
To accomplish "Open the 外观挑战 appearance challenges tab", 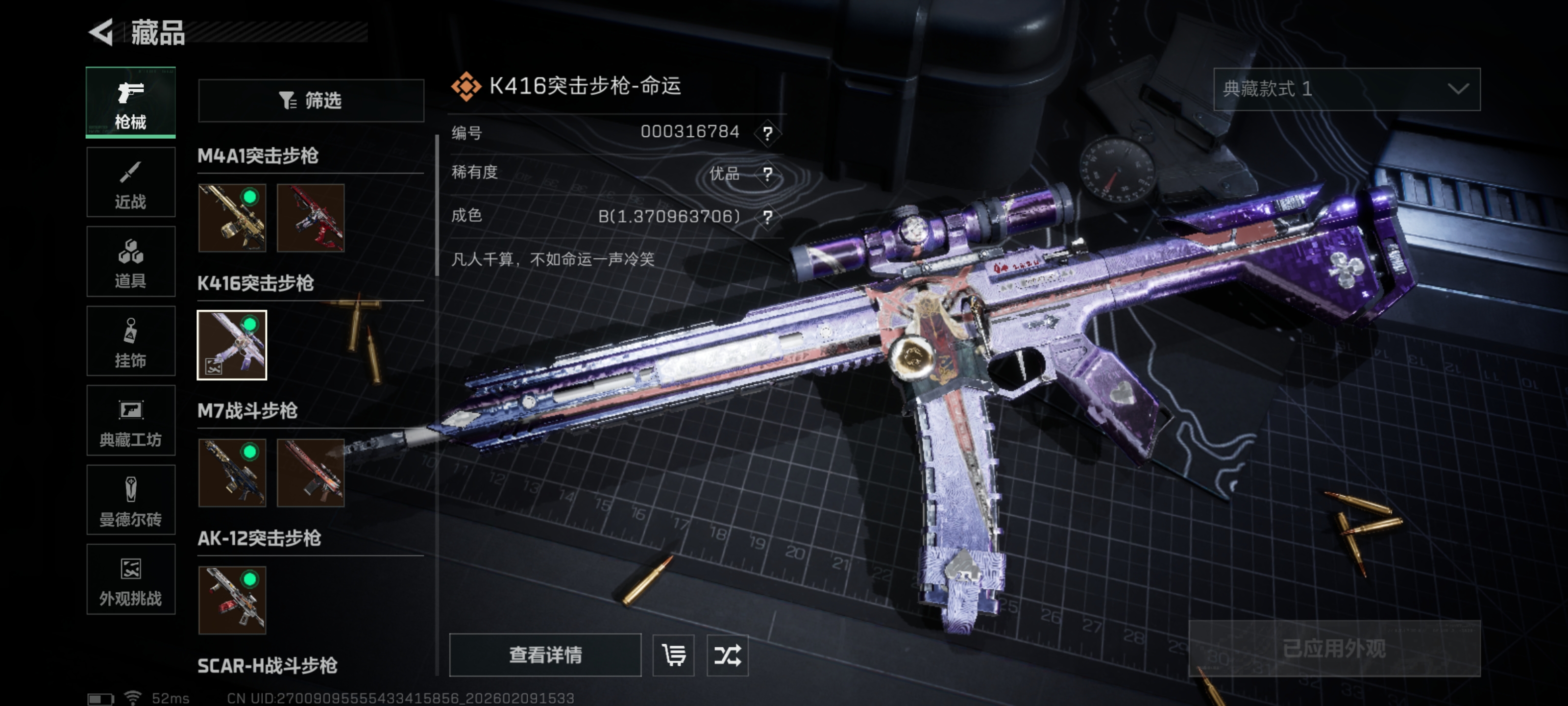I will click(131, 580).
